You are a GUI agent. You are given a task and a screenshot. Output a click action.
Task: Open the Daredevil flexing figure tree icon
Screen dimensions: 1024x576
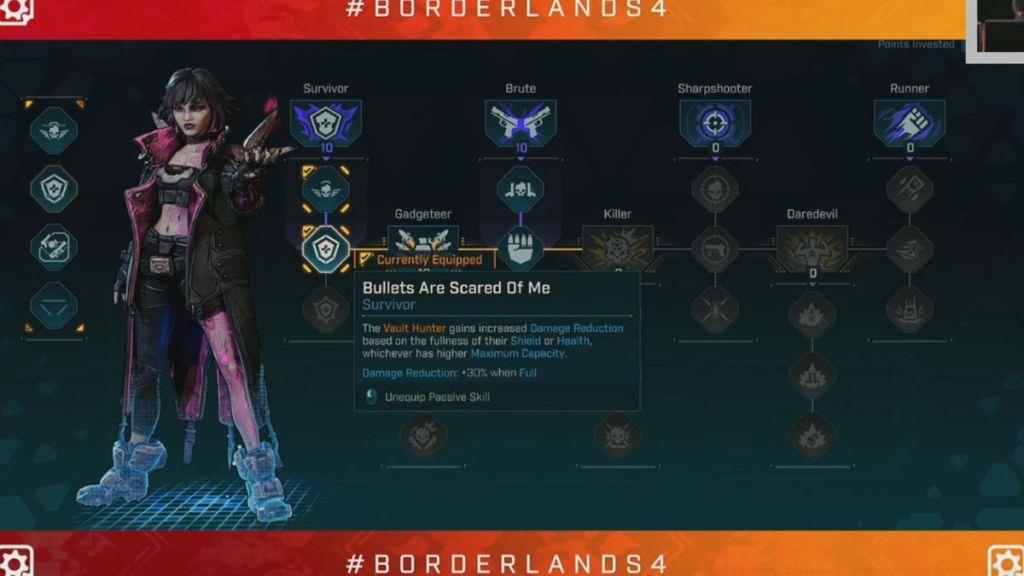(812, 247)
